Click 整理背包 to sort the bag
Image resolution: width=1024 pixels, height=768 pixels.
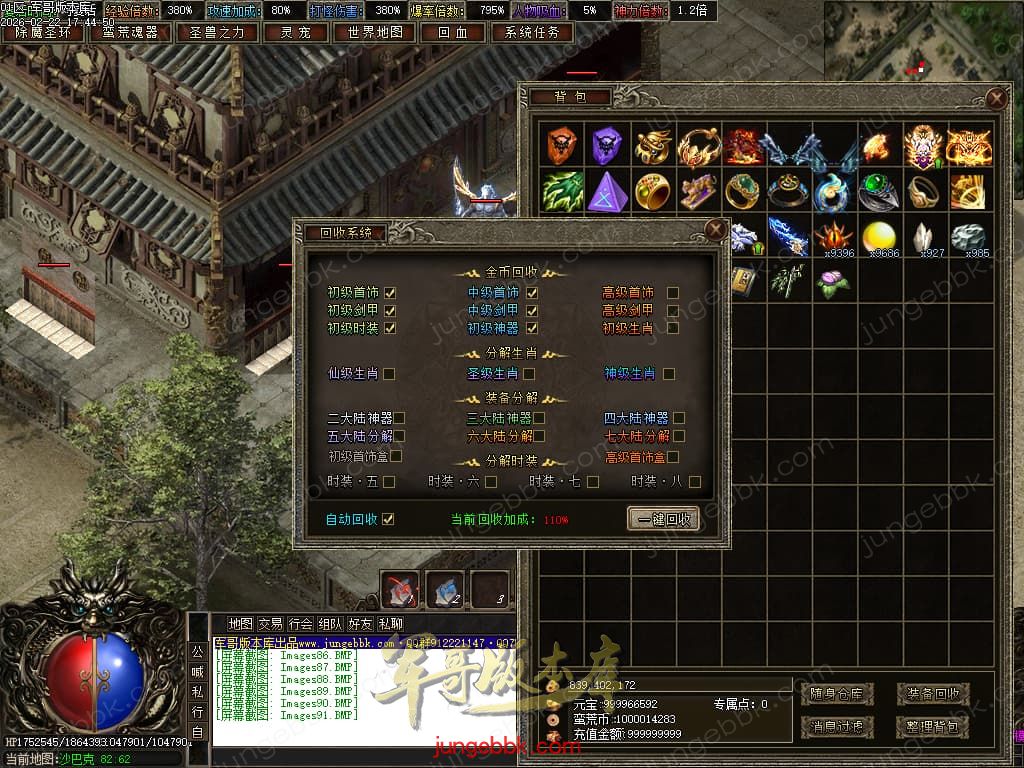932,726
